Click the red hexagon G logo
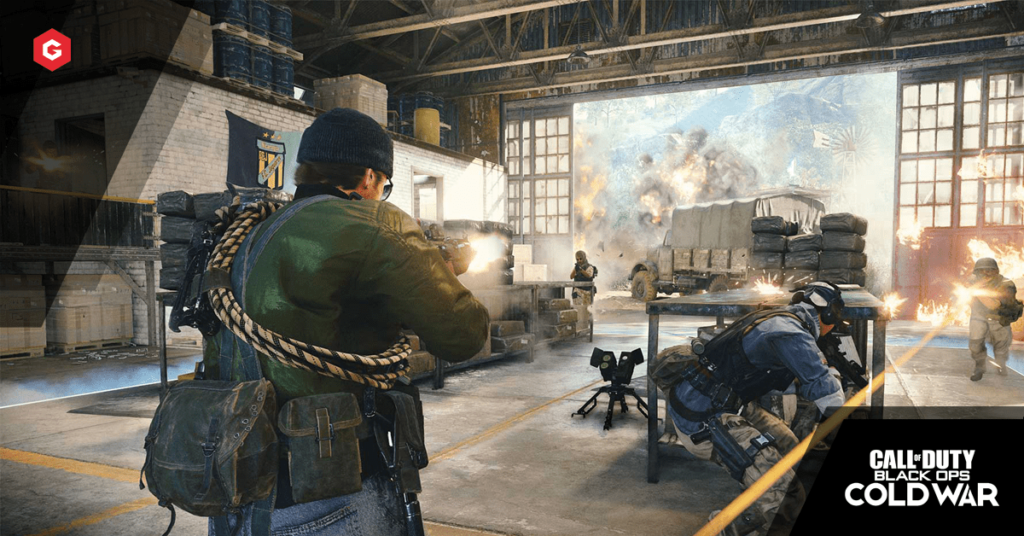1024x536 pixels. 52,49
